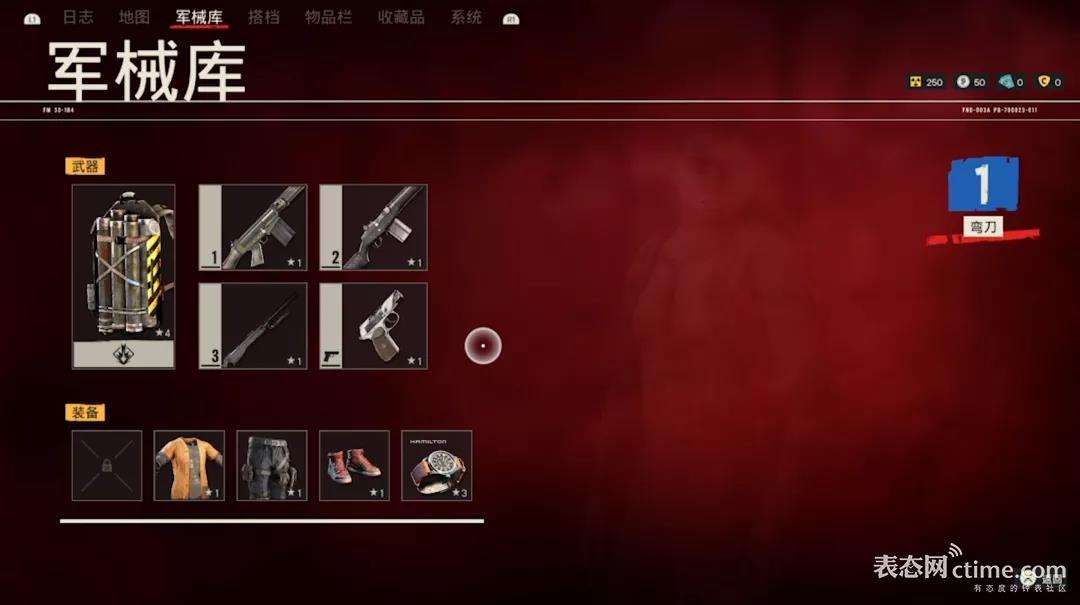Open the 日志 journal tab
Image resolution: width=1080 pixels, height=605 pixels.
[77, 17]
